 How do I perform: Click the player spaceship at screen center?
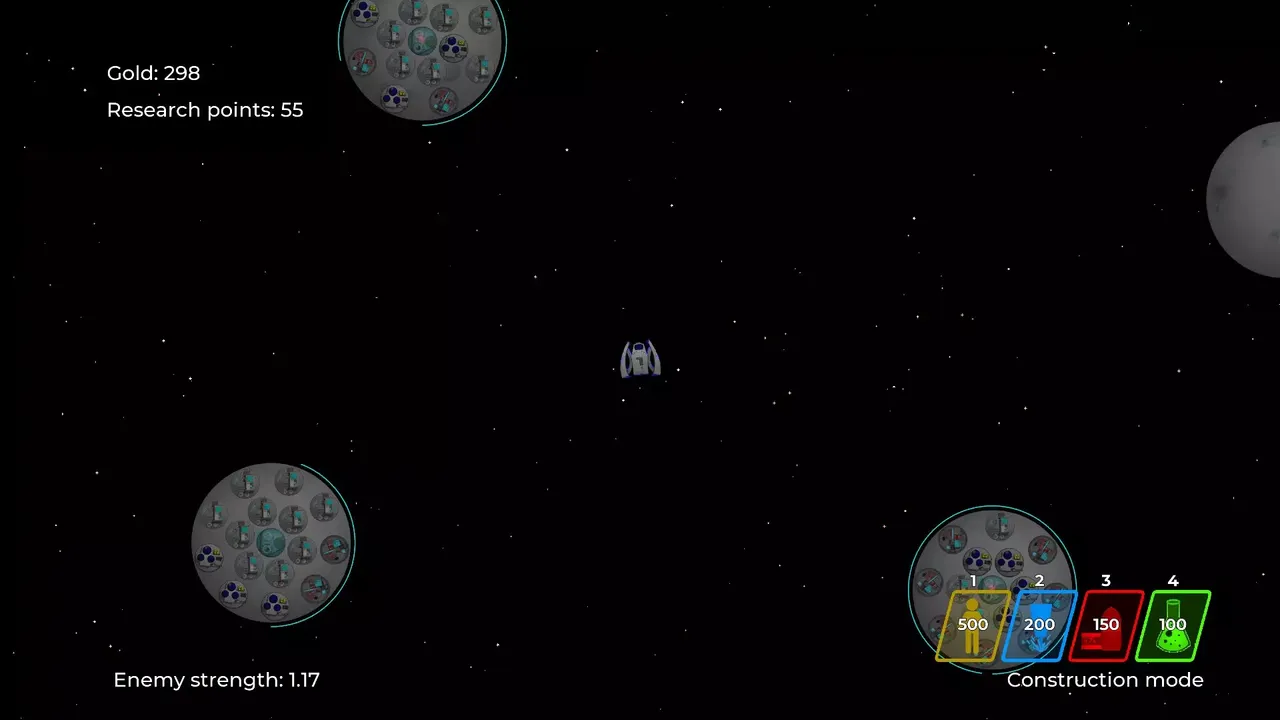coord(640,358)
